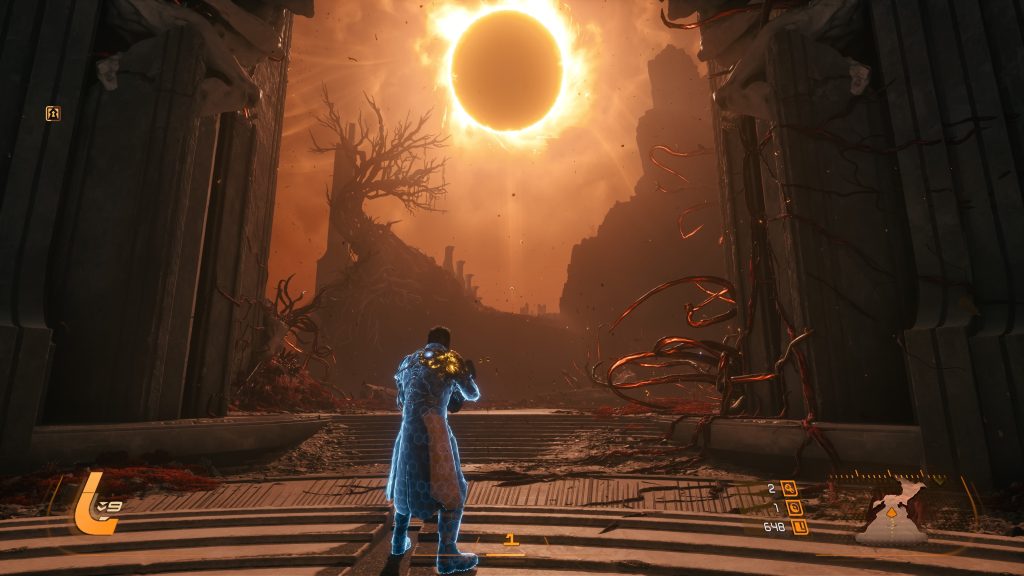Image resolution: width=1024 pixels, height=576 pixels.
Task: Click the keyhole status icon
Action: pyautogui.click(x=53, y=113)
